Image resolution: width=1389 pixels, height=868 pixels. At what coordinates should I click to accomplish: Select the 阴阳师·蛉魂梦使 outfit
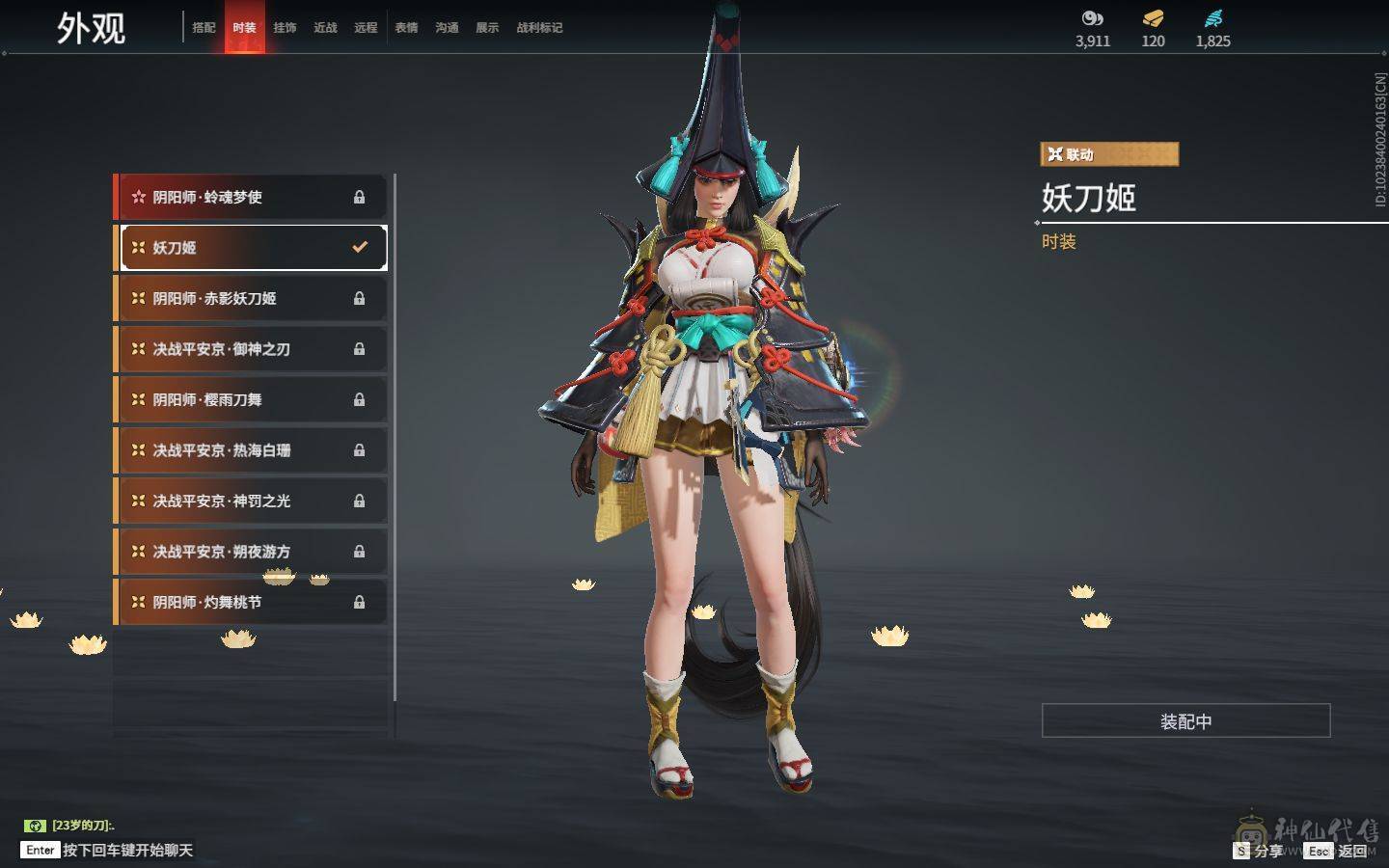click(251, 197)
